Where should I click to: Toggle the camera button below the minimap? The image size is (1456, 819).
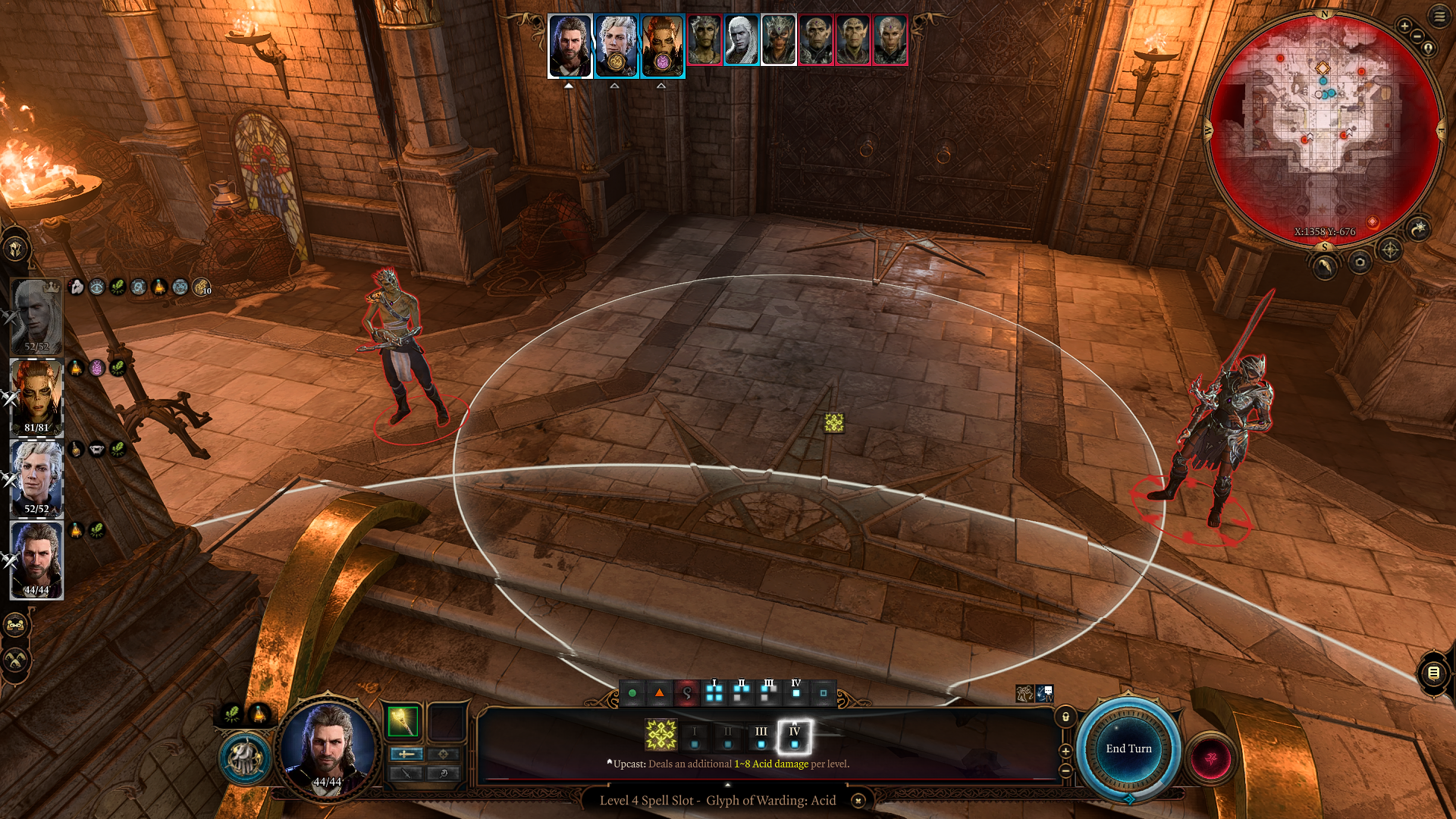(1360, 263)
